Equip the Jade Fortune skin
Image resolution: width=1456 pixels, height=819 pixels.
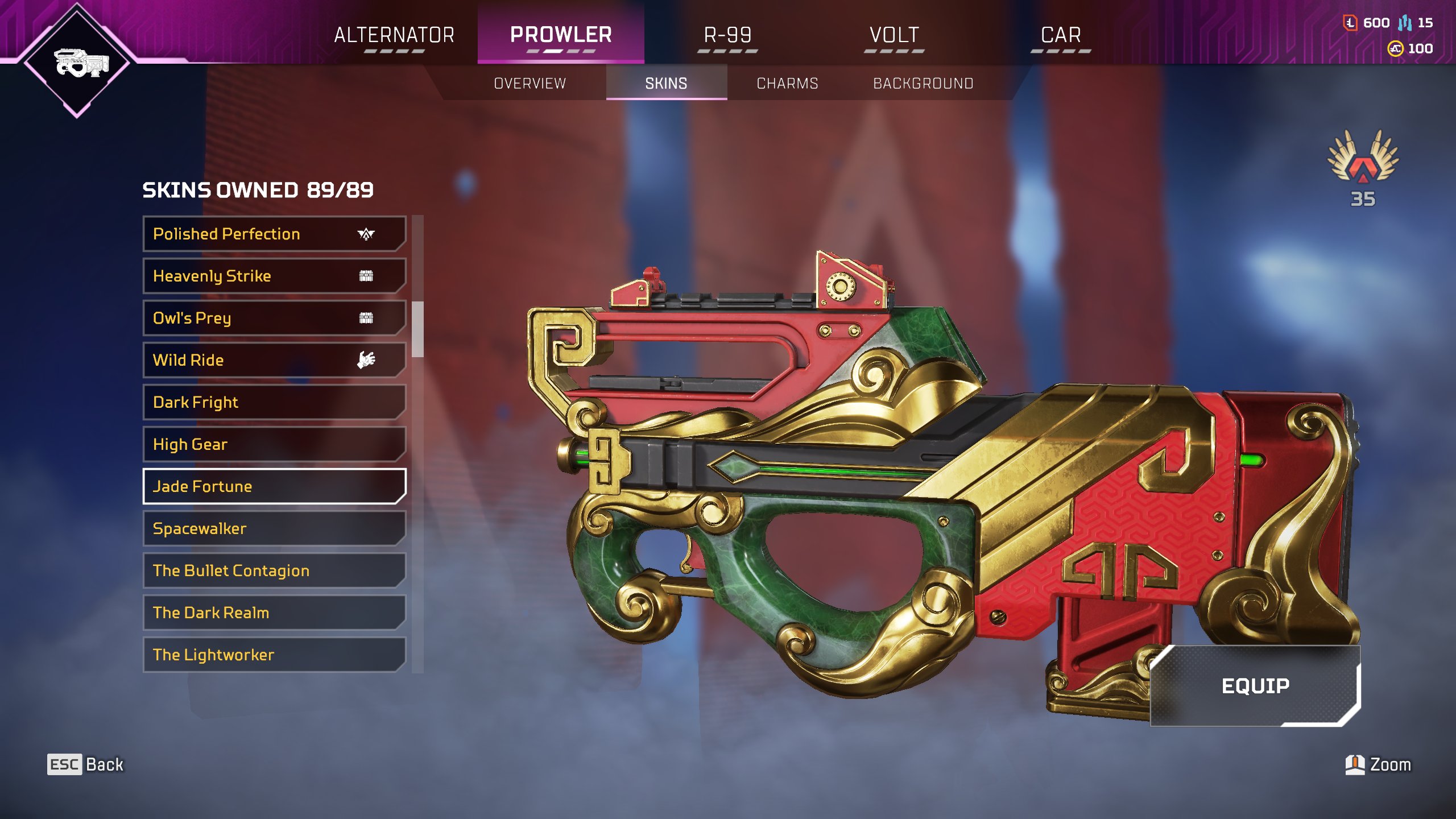[x=1255, y=686]
